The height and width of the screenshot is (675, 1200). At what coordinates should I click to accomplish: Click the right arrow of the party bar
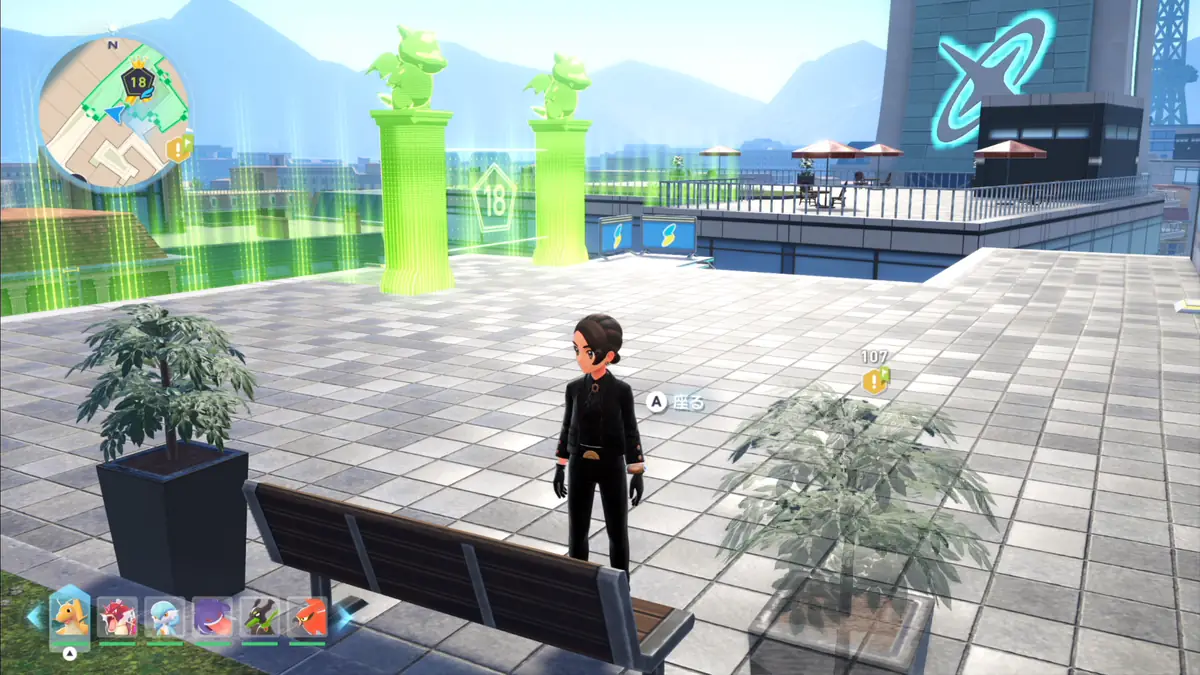tap(342, 616)
